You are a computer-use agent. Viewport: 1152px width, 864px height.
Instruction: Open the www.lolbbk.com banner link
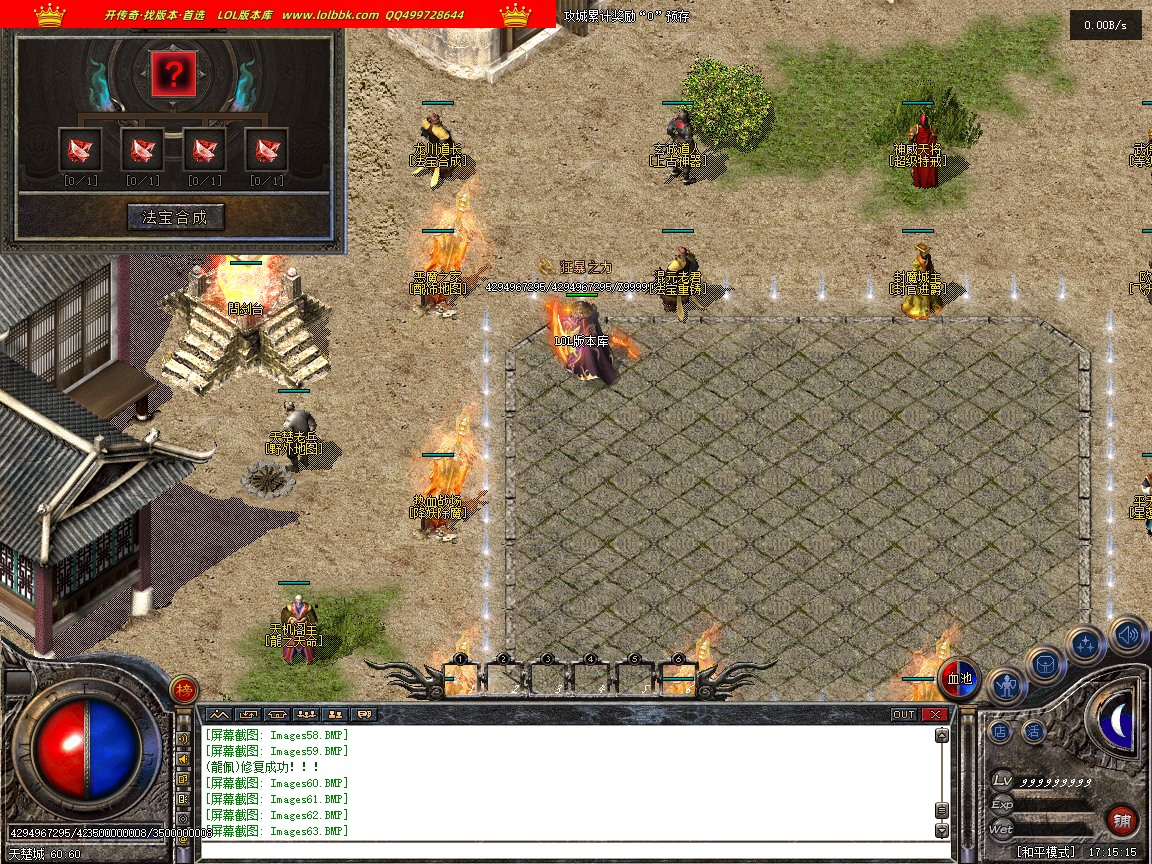click(330, 15)
